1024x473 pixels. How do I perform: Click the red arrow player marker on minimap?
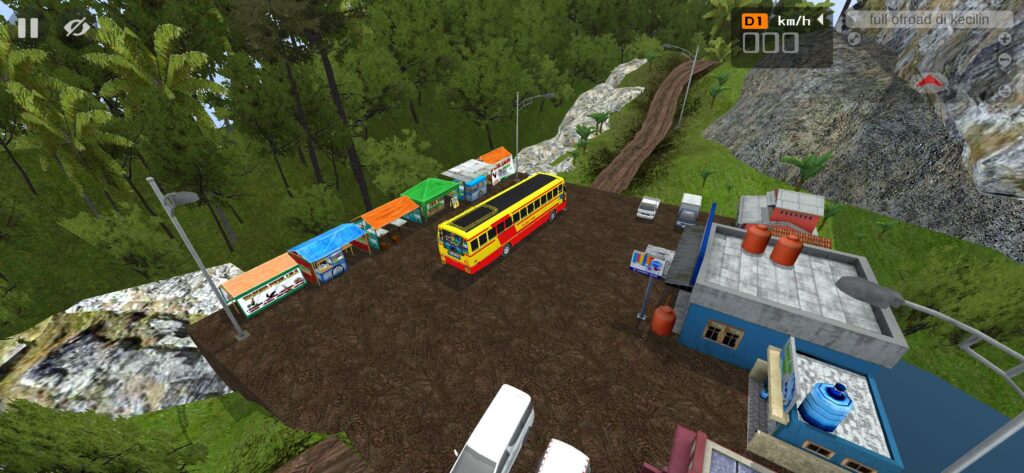pyautogui.click(x=929, y=81)
